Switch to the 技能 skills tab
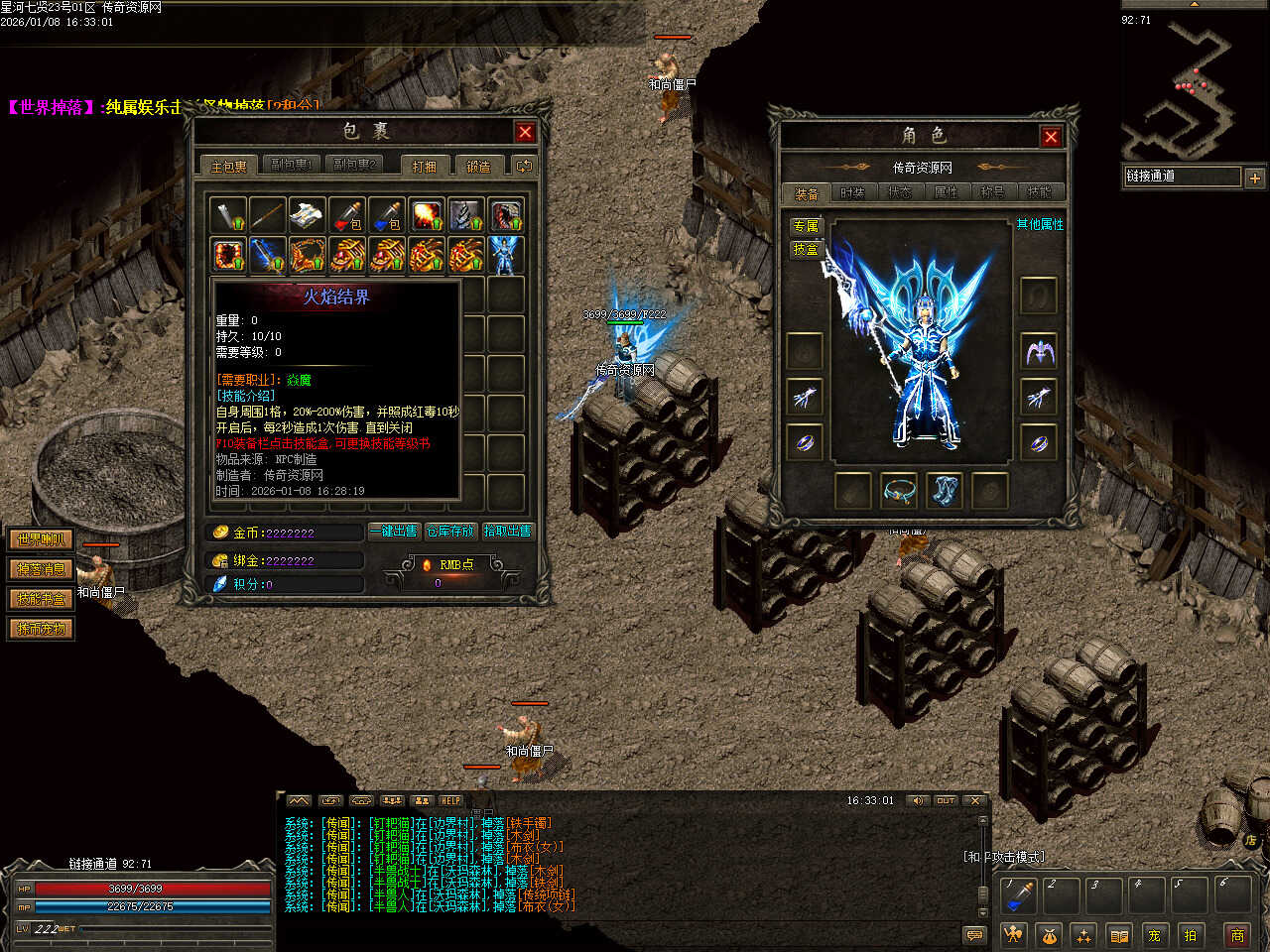The height and width of the screenshot is (952, 1270). pos(1039,192)
